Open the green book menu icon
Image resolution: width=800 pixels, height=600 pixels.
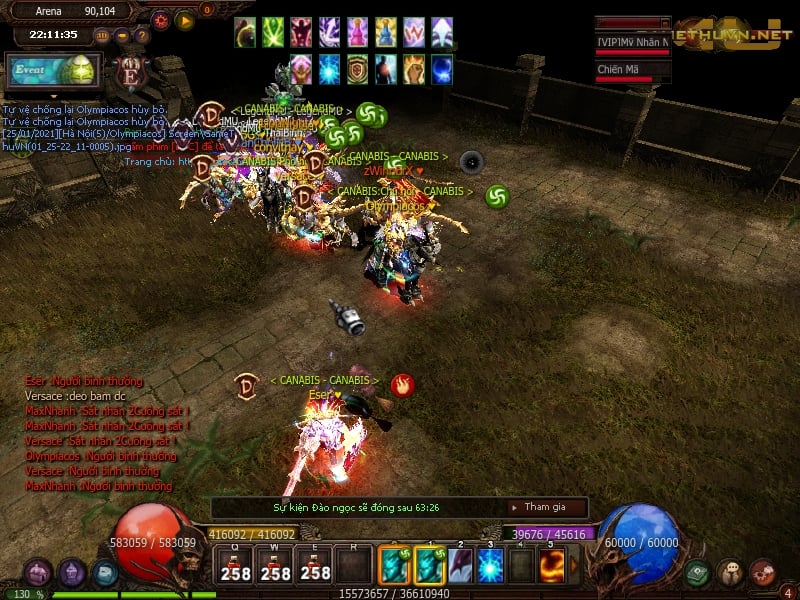coord(698,572)
